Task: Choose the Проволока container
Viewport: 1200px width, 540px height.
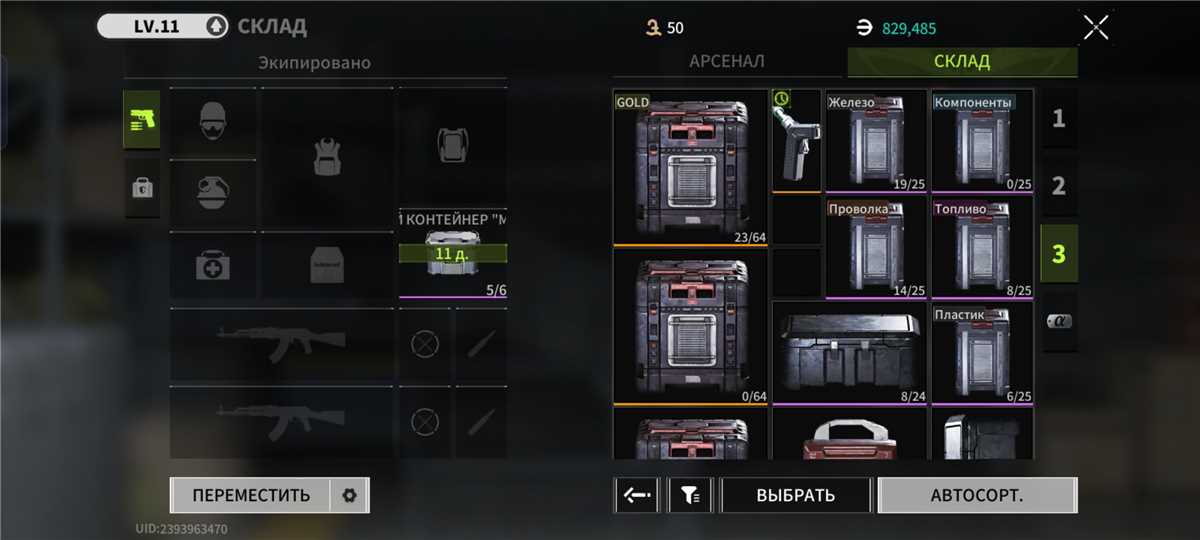Action: pos(877,247)
